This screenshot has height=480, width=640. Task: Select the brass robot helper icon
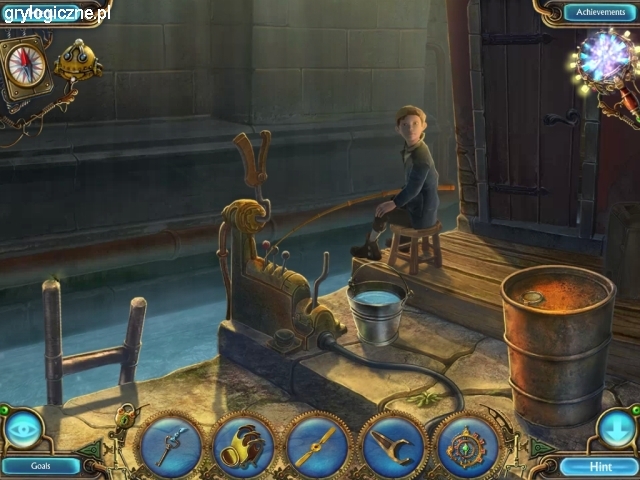point(78,62)
